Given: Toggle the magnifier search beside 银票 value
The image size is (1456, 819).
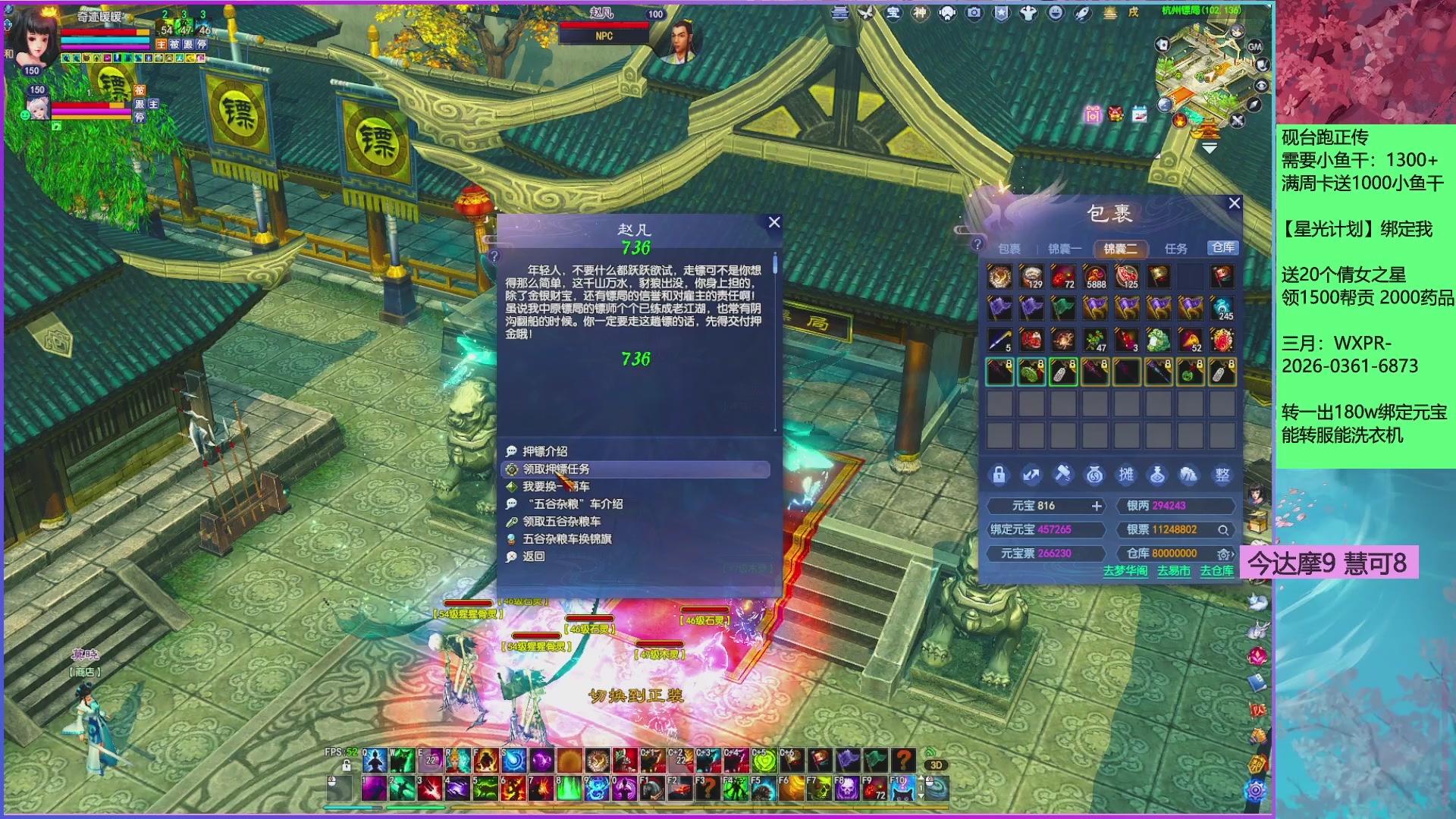Looking at the screenshot, I should point(1225,530).
